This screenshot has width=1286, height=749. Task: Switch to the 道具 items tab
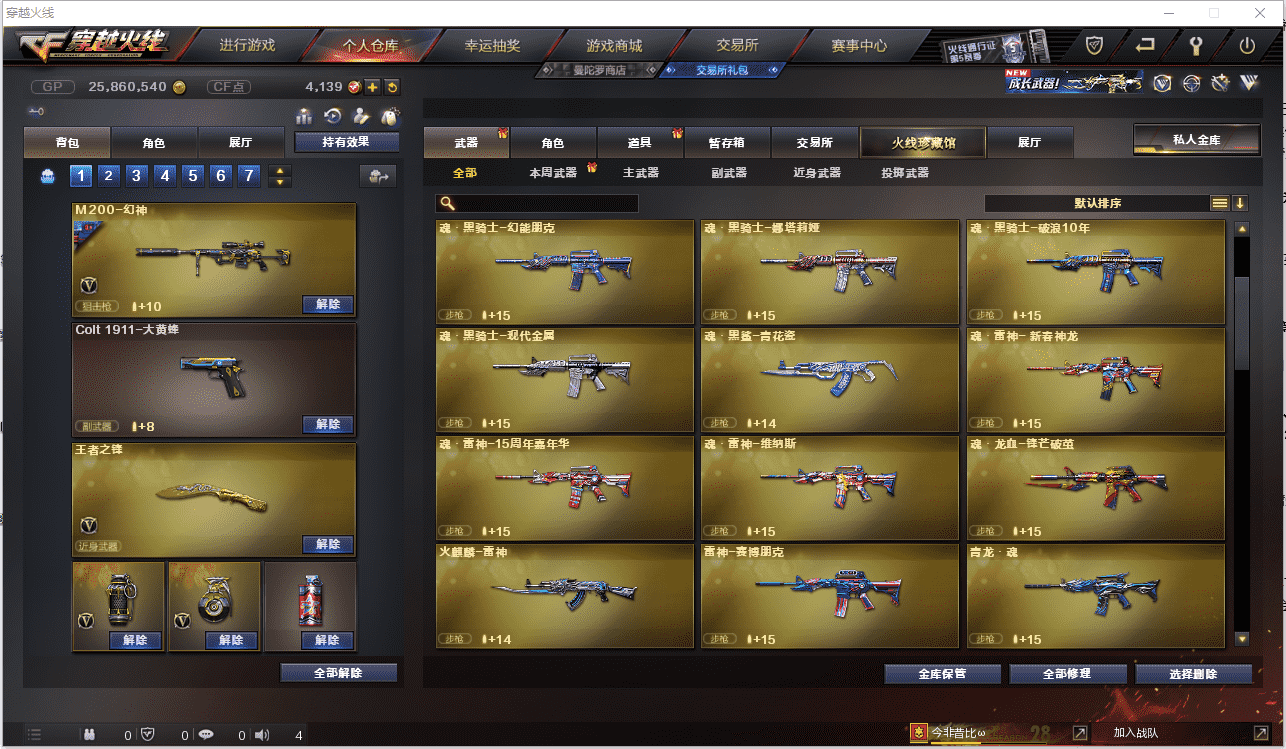pos(640,143)
